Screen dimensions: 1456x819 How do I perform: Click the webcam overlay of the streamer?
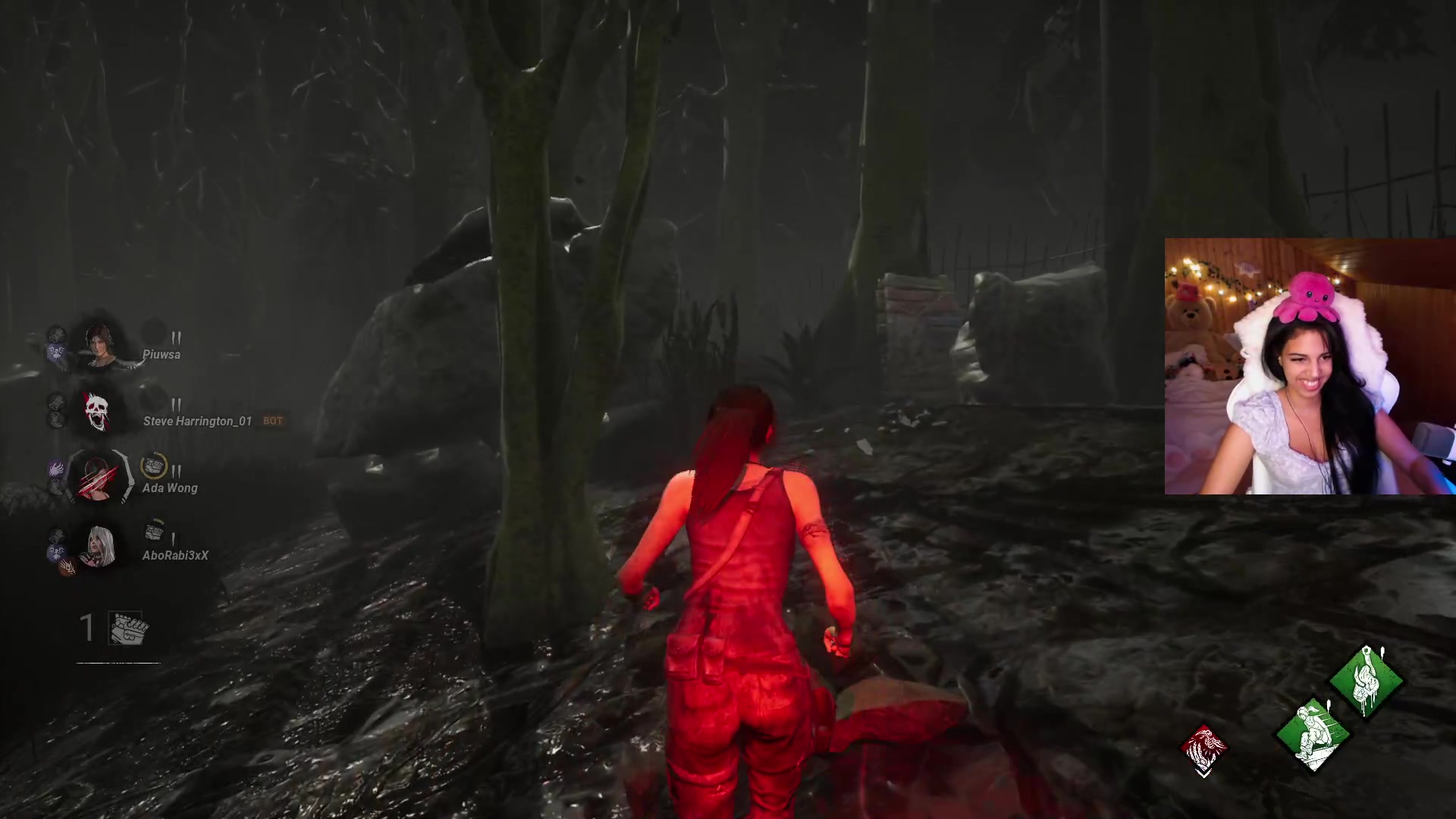tap(1310, 366)
